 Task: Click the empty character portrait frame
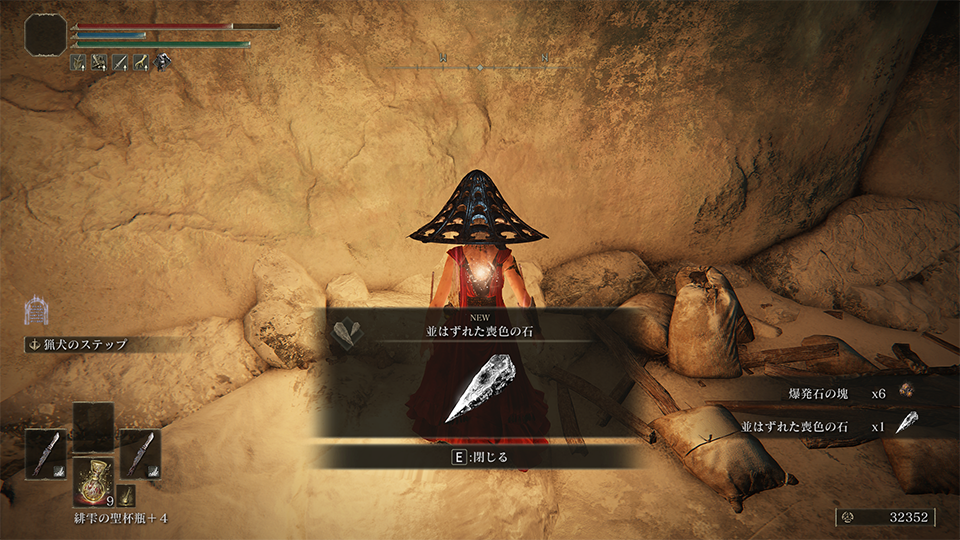click(45, 34)
